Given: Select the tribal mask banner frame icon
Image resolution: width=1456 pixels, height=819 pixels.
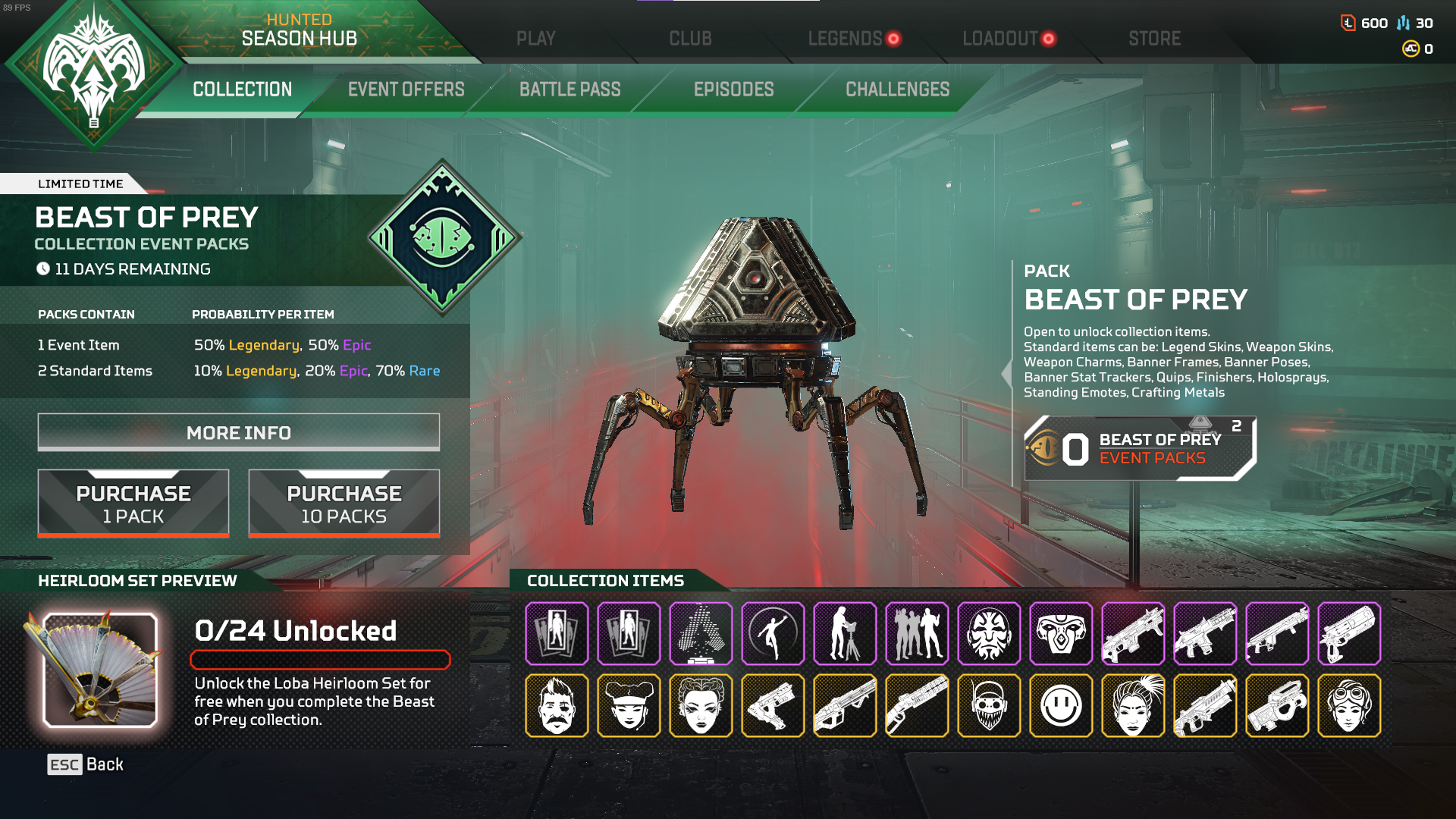Looking at the screenshot, I should pyautogui.click(x=989, y=634).
